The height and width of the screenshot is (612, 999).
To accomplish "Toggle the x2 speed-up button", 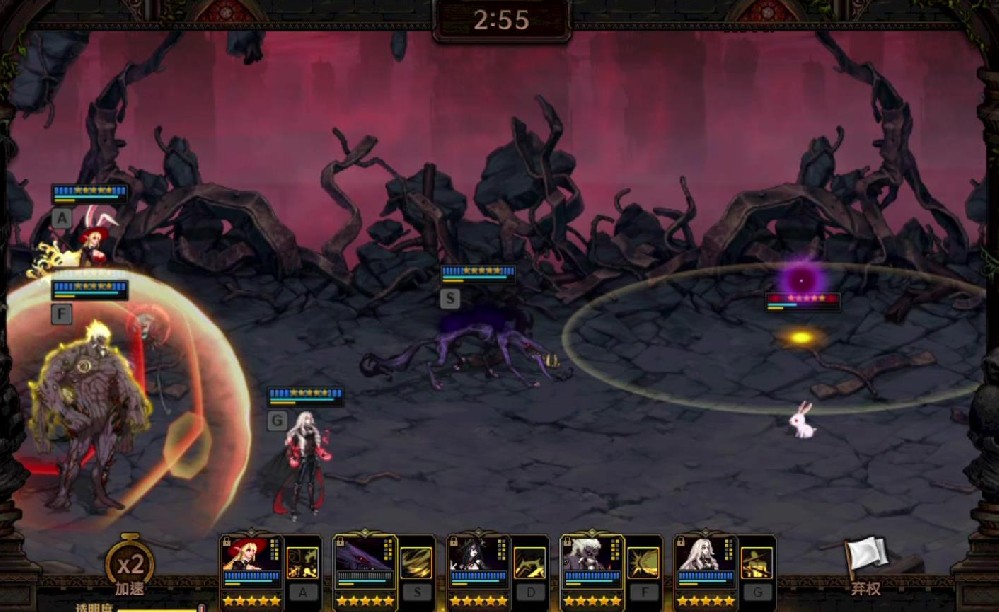I will (130, 566).
